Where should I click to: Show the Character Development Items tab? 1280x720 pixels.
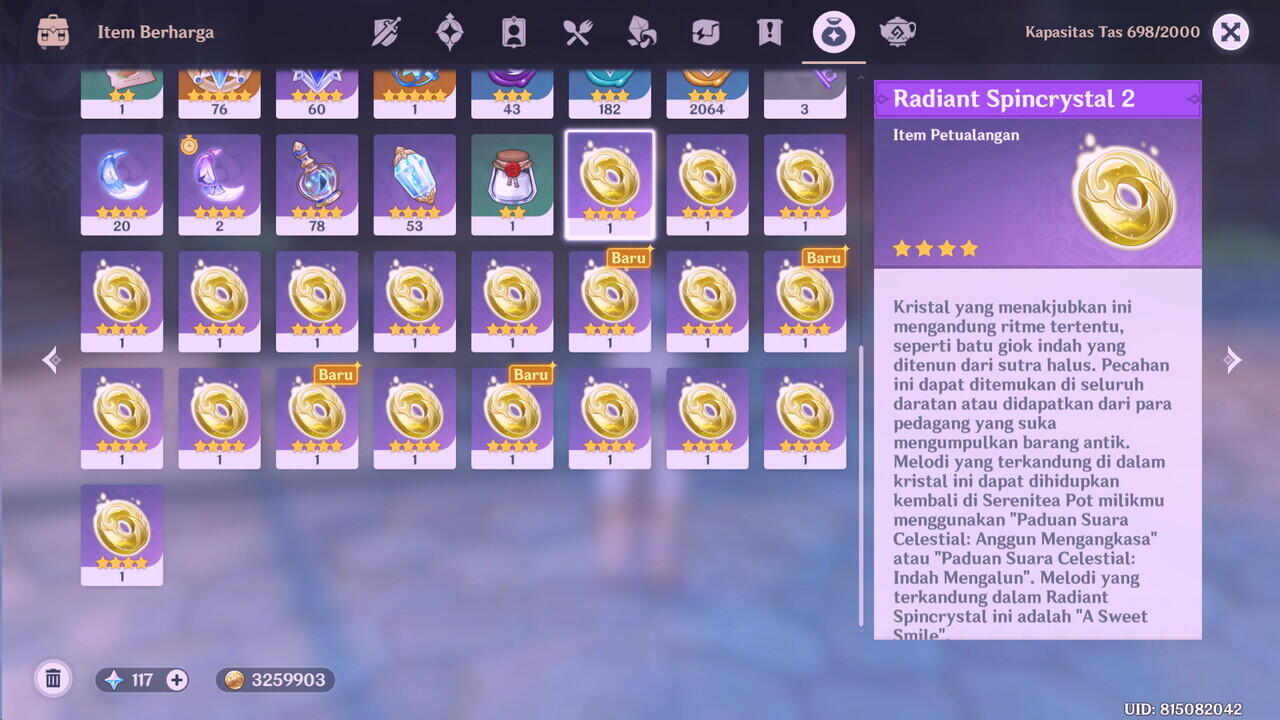(513, 32)
